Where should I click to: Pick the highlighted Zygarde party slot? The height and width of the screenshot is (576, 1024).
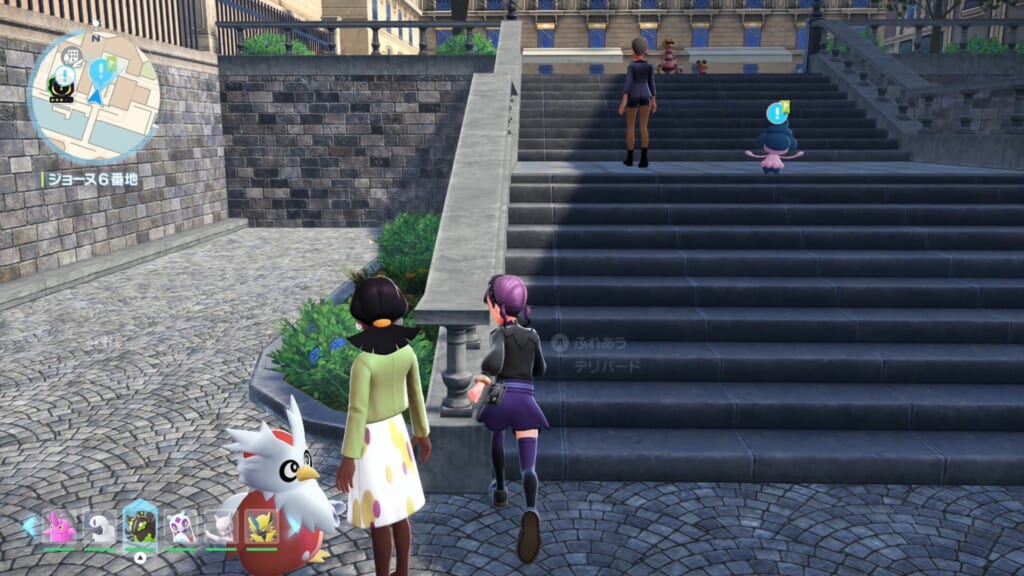[x=140, y=525]
